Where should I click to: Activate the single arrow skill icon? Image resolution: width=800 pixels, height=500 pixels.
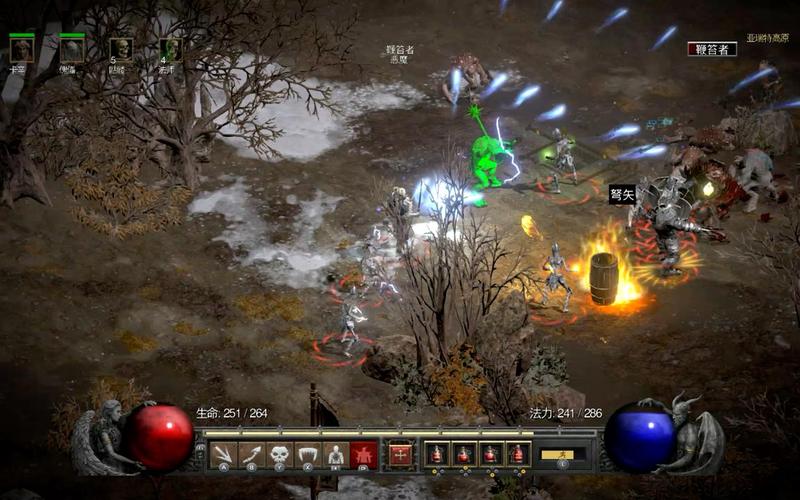(252, 454)
